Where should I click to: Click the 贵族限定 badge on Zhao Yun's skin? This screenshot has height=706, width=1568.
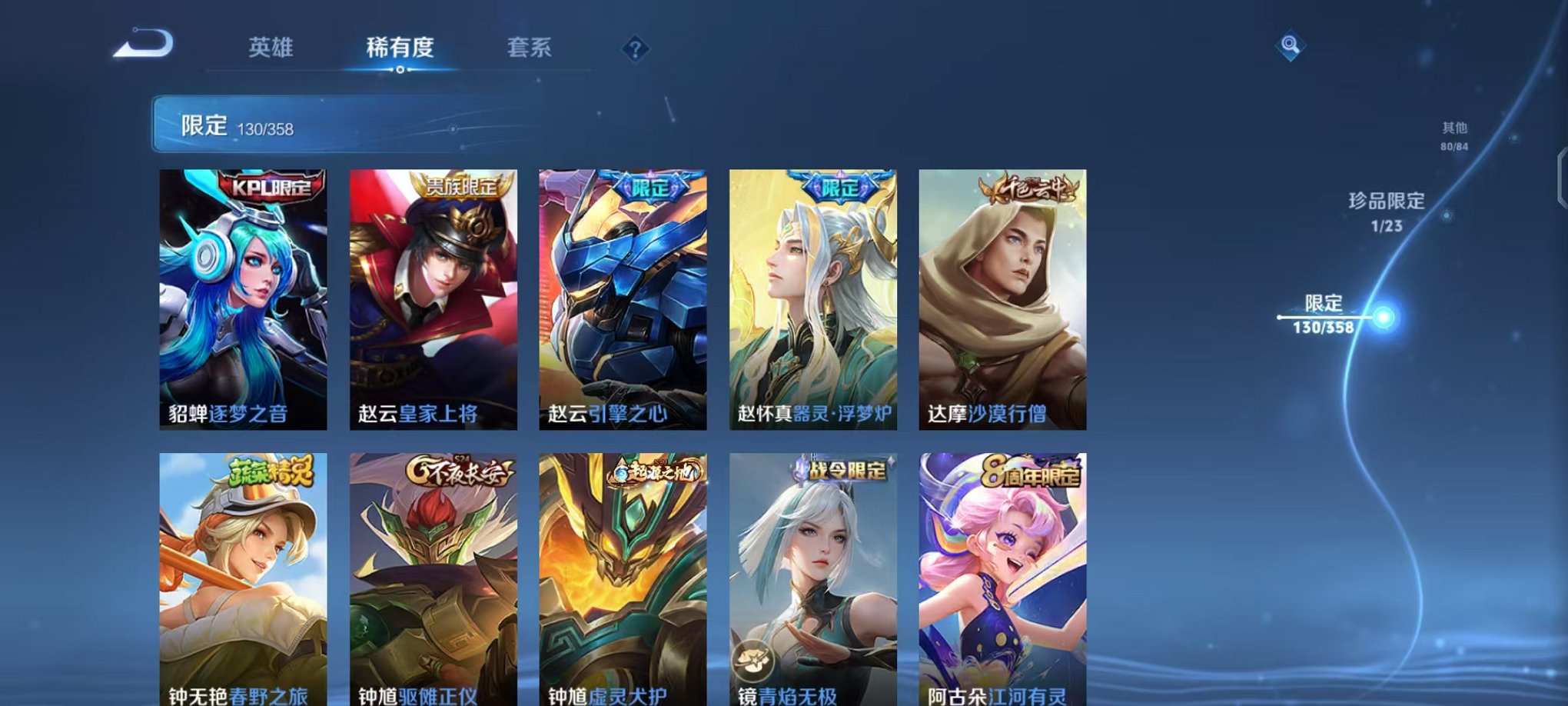click(460, 185)
